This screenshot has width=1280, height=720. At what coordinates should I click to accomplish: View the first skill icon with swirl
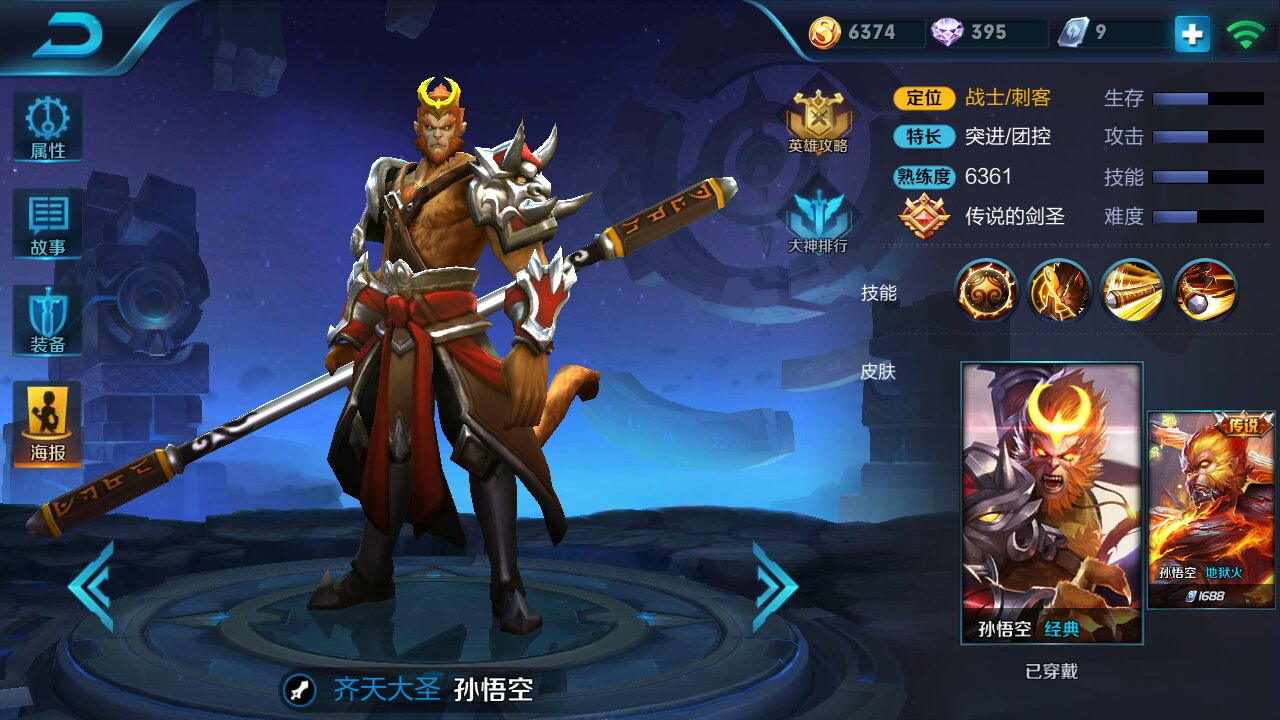click(986, 290)
